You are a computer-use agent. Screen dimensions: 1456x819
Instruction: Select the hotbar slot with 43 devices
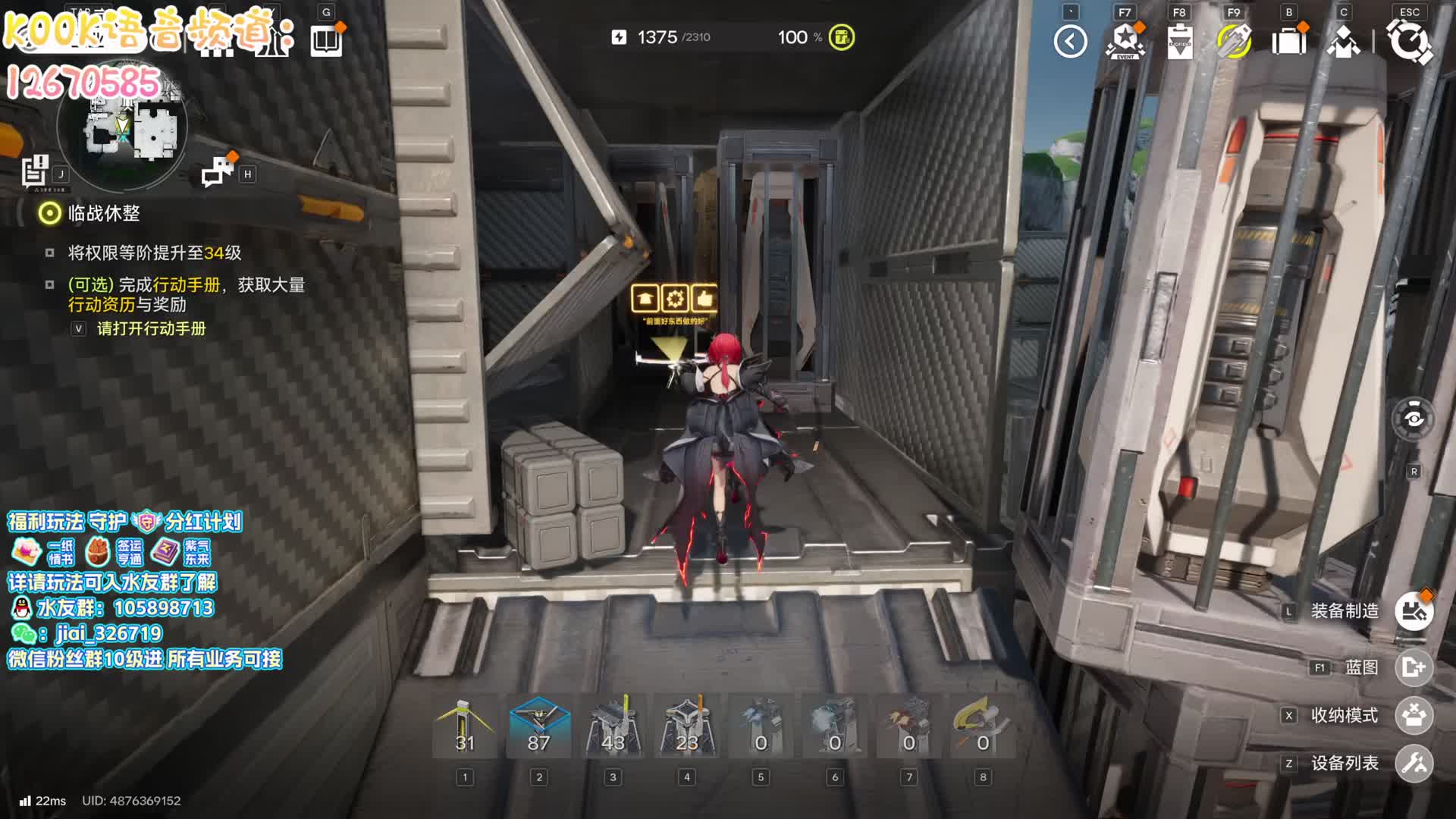point(613,728)
